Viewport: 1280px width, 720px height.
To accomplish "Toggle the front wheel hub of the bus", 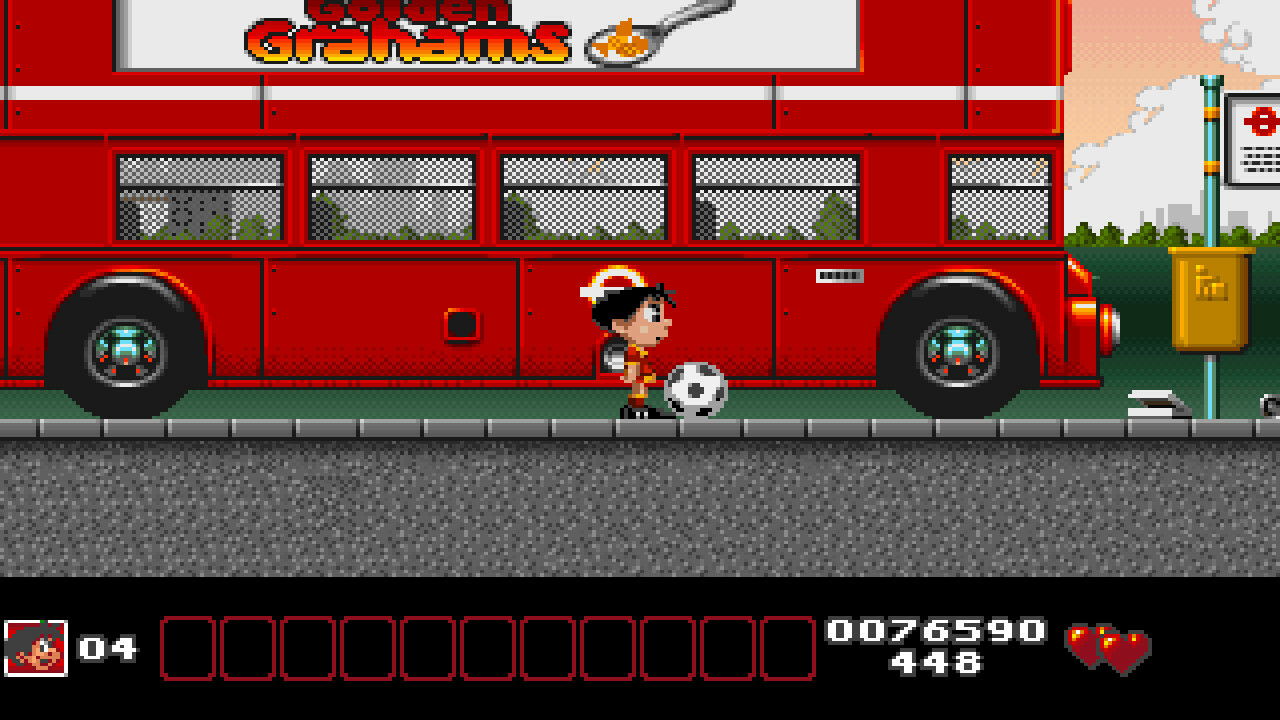I will tap(128, 350).
